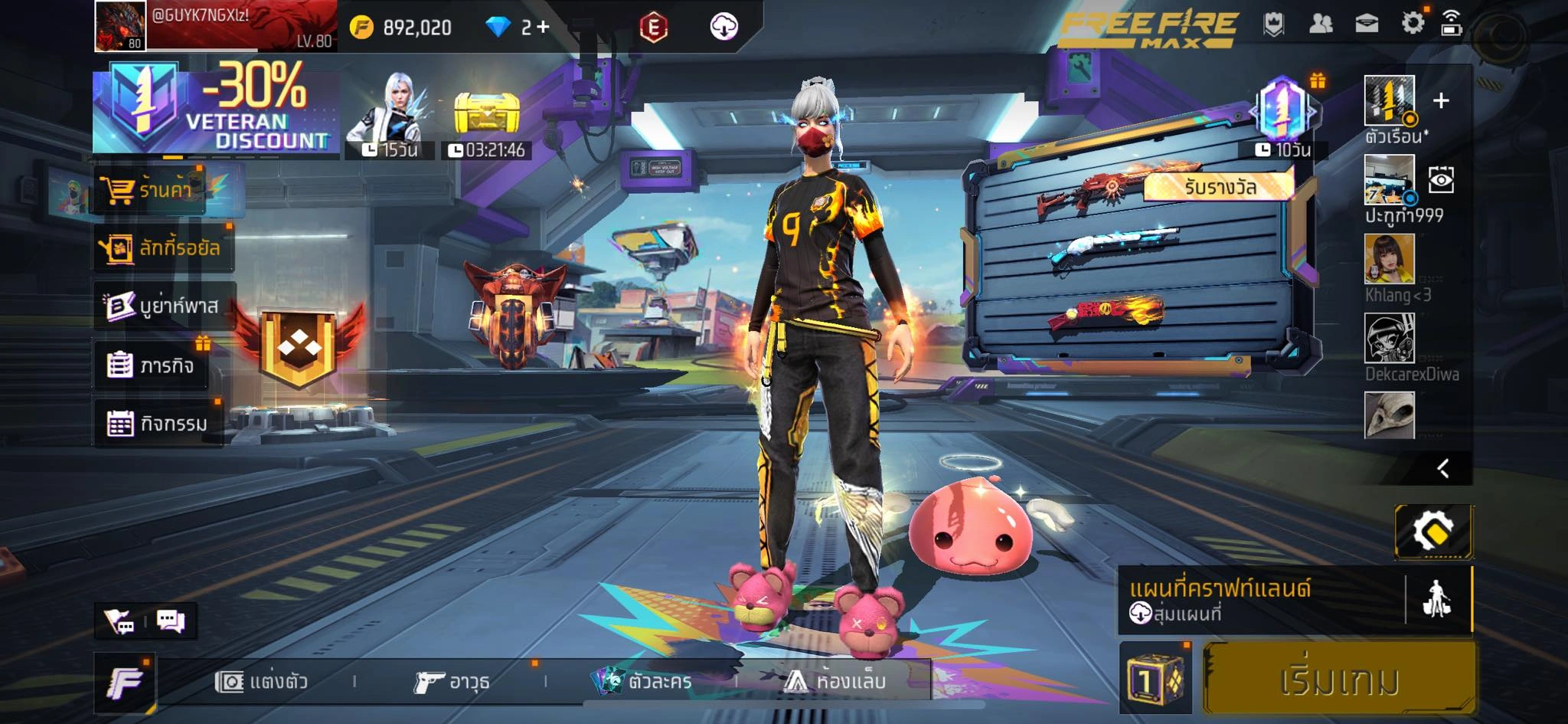This screenshot has width=1568, height=724.
Task: Open the อาวุธ weapons tab
Action: point(452,681)
